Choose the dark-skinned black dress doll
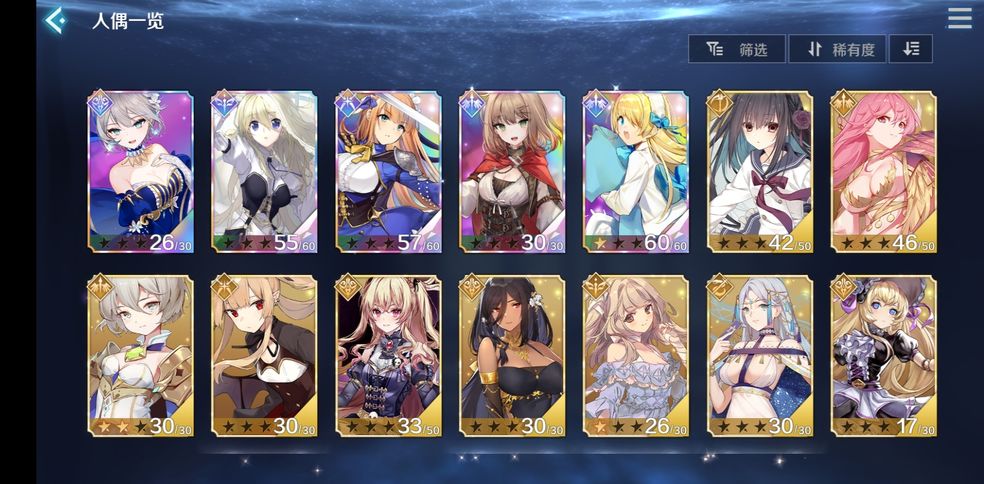 512,356
